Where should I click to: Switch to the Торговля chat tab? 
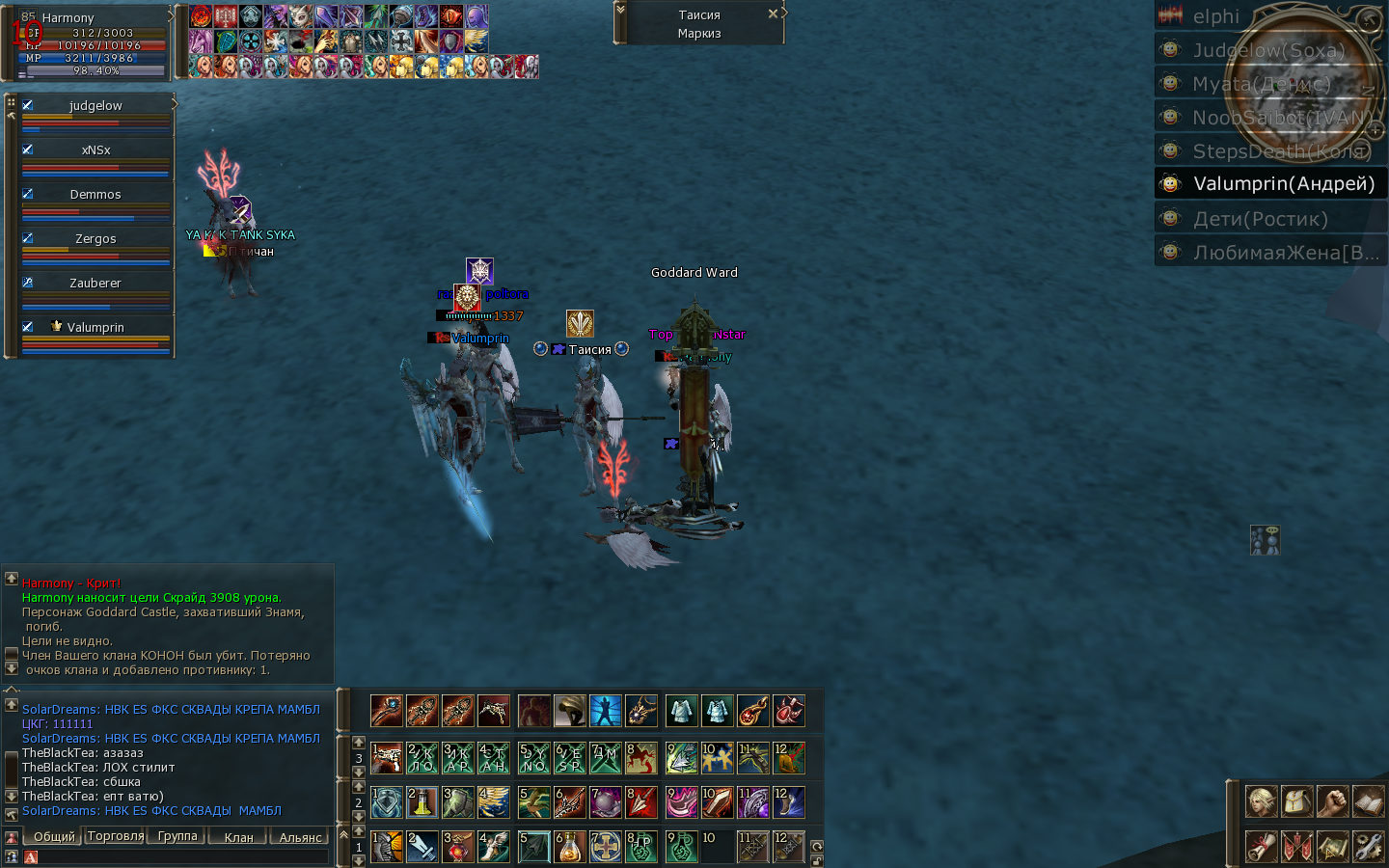[x=116, y=836]
